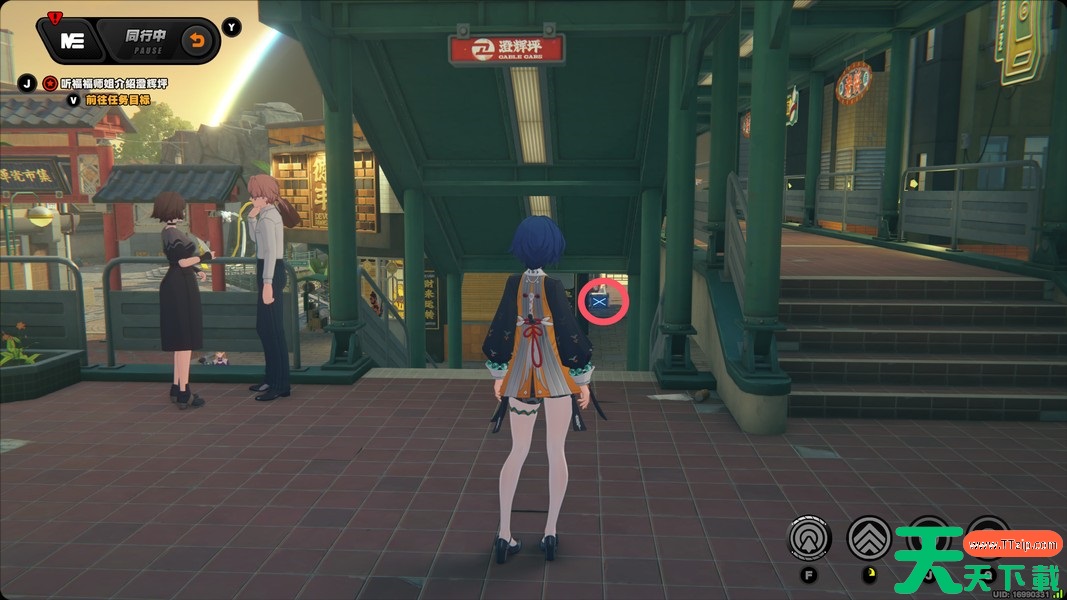Activate the circled up-arrow action icon
Image resolution: width=1067 pixels, height=600 pixels.
point(809,538)
